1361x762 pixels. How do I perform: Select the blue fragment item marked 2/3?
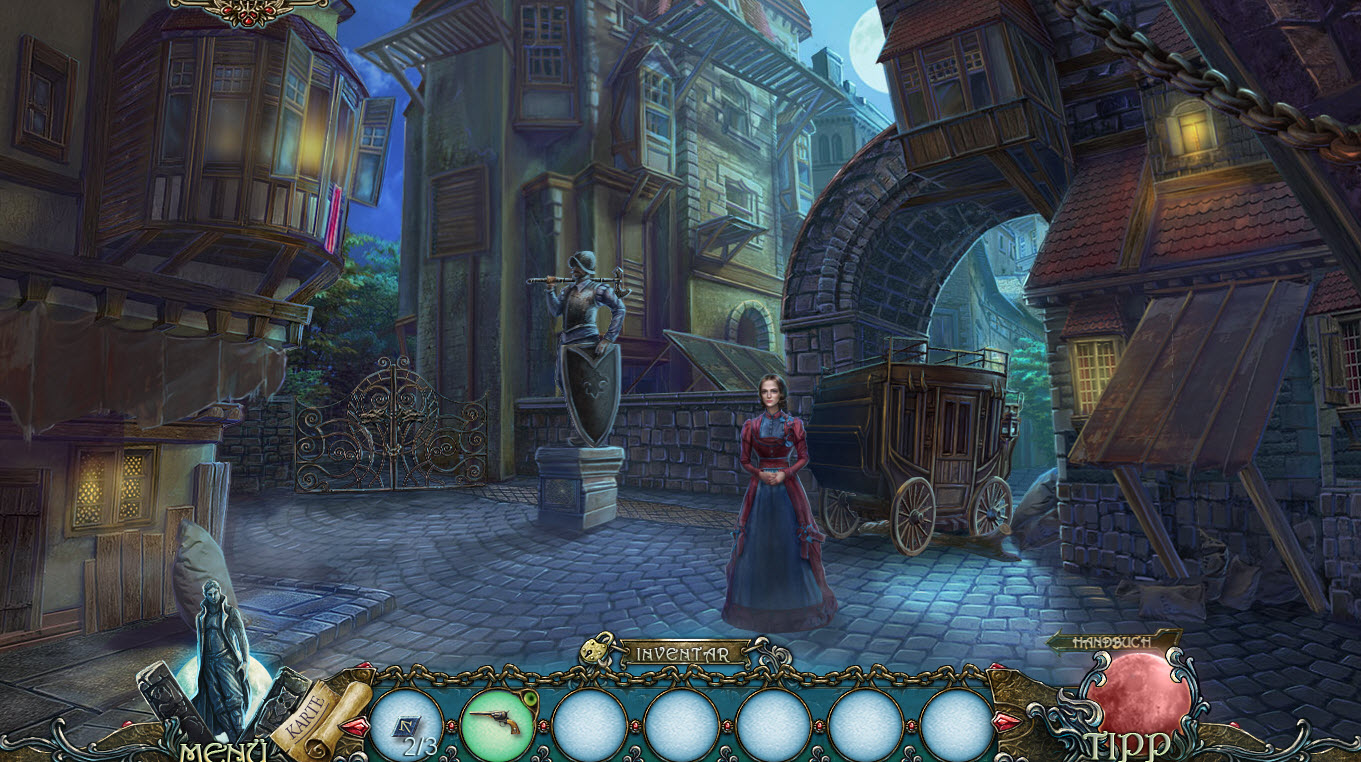(406, 725)
